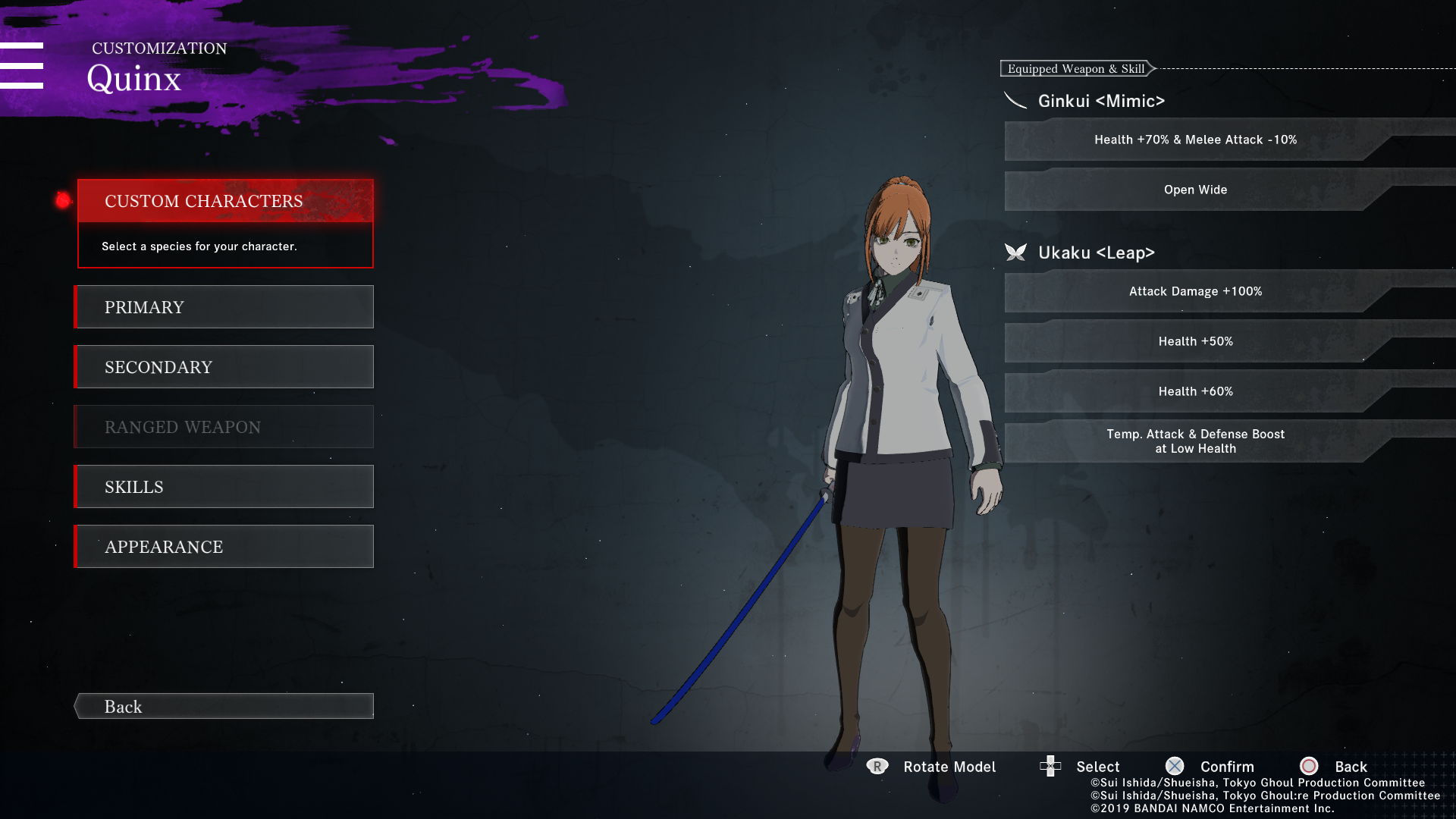The width and height of the screenshot is (1456, 819).
Task: Select the Attack Damage +100% skill row
Action: [x=1195, y=291]
